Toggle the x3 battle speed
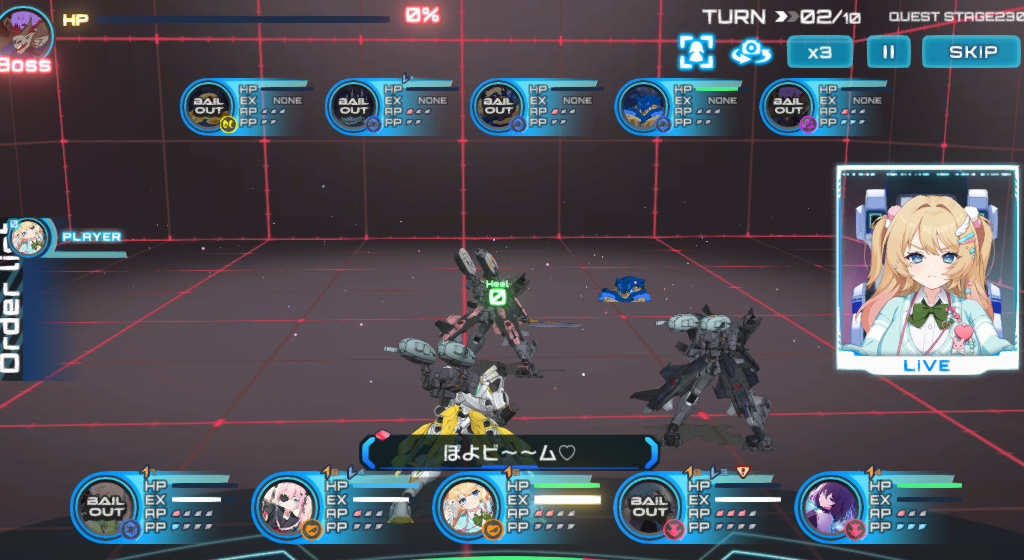 pyautogui.click(x=819, y=52)
